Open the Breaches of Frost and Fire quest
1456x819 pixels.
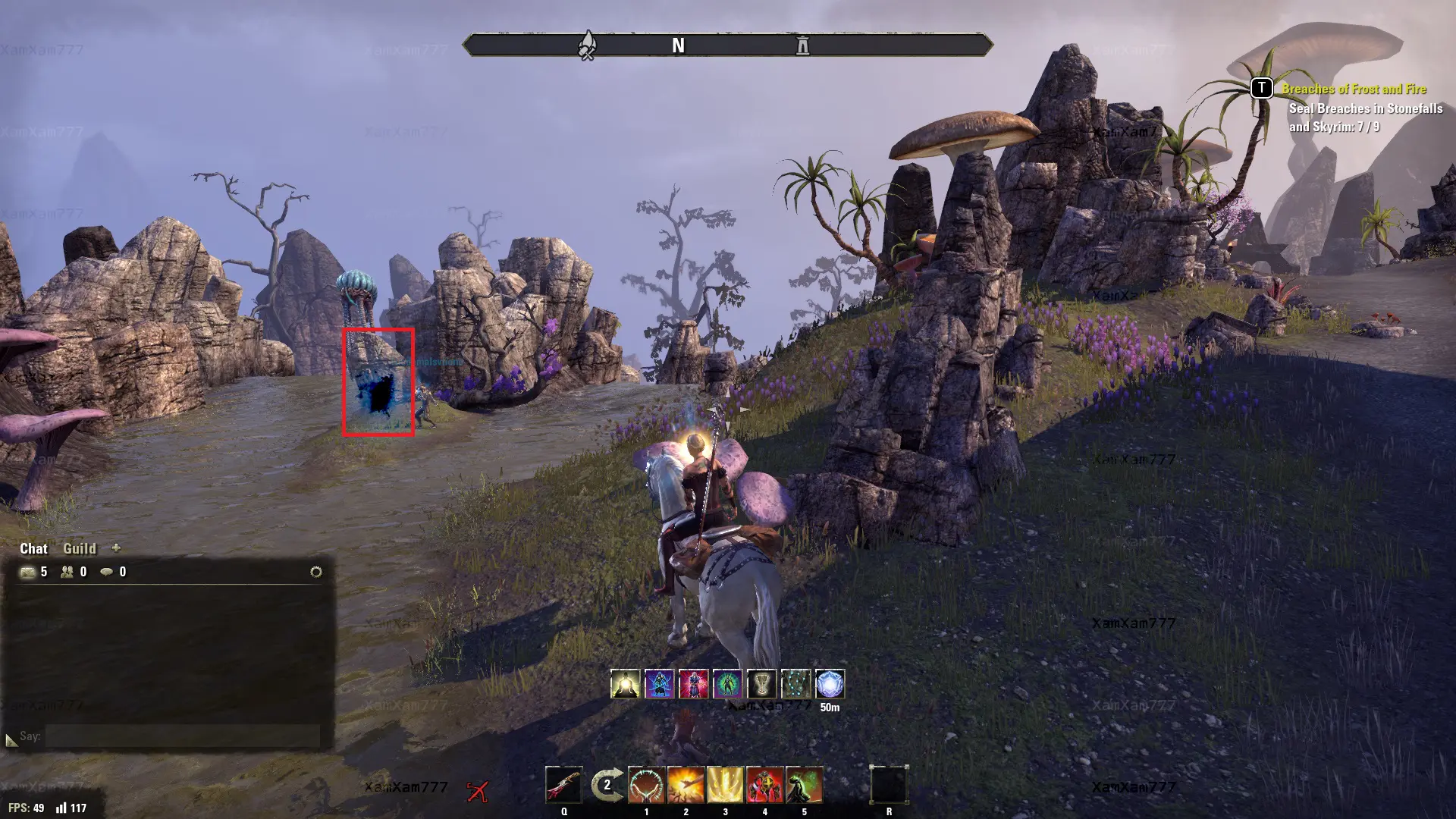click(x=1354, y=89)
